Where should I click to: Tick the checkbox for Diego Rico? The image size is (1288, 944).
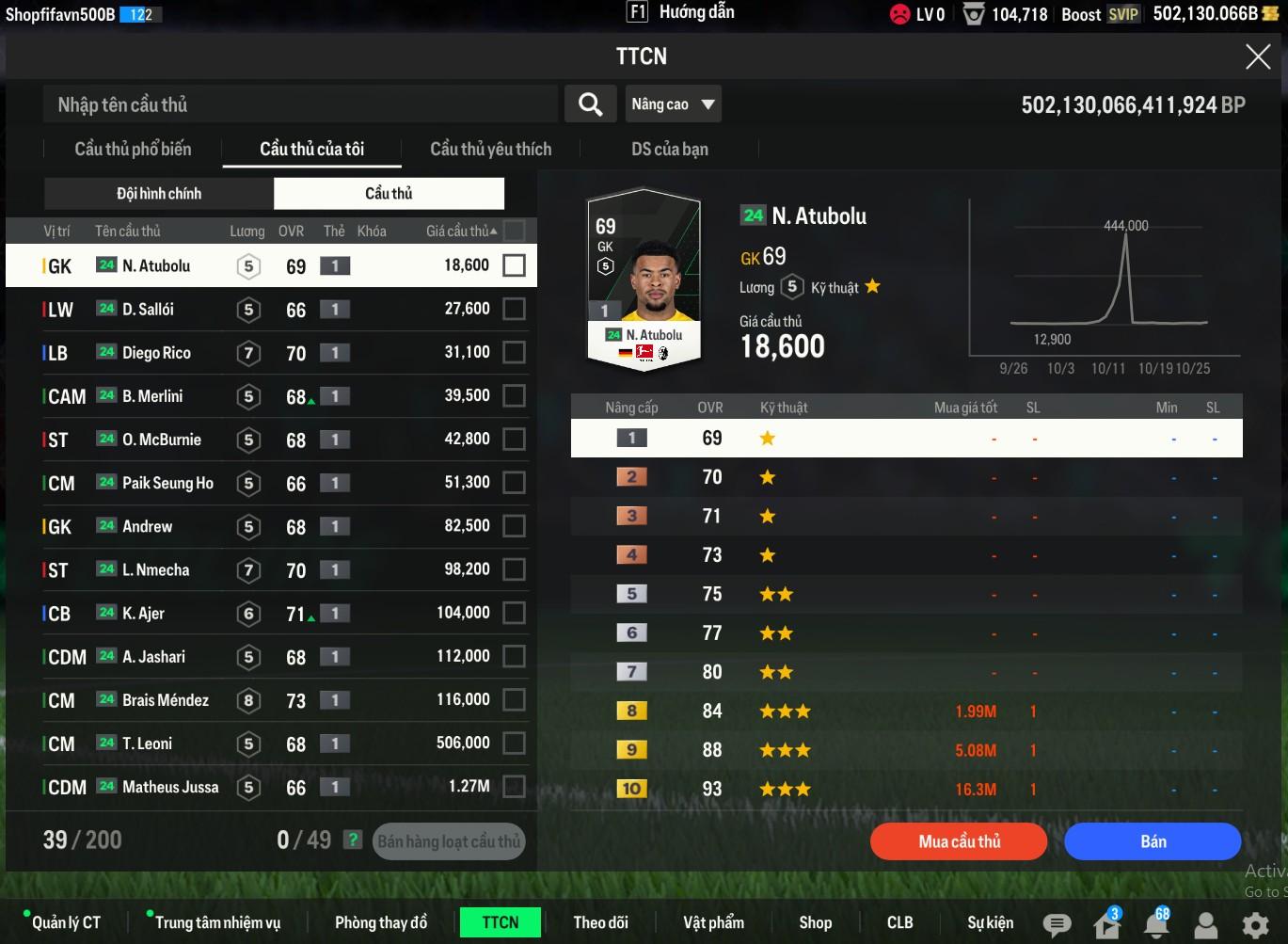514,353
